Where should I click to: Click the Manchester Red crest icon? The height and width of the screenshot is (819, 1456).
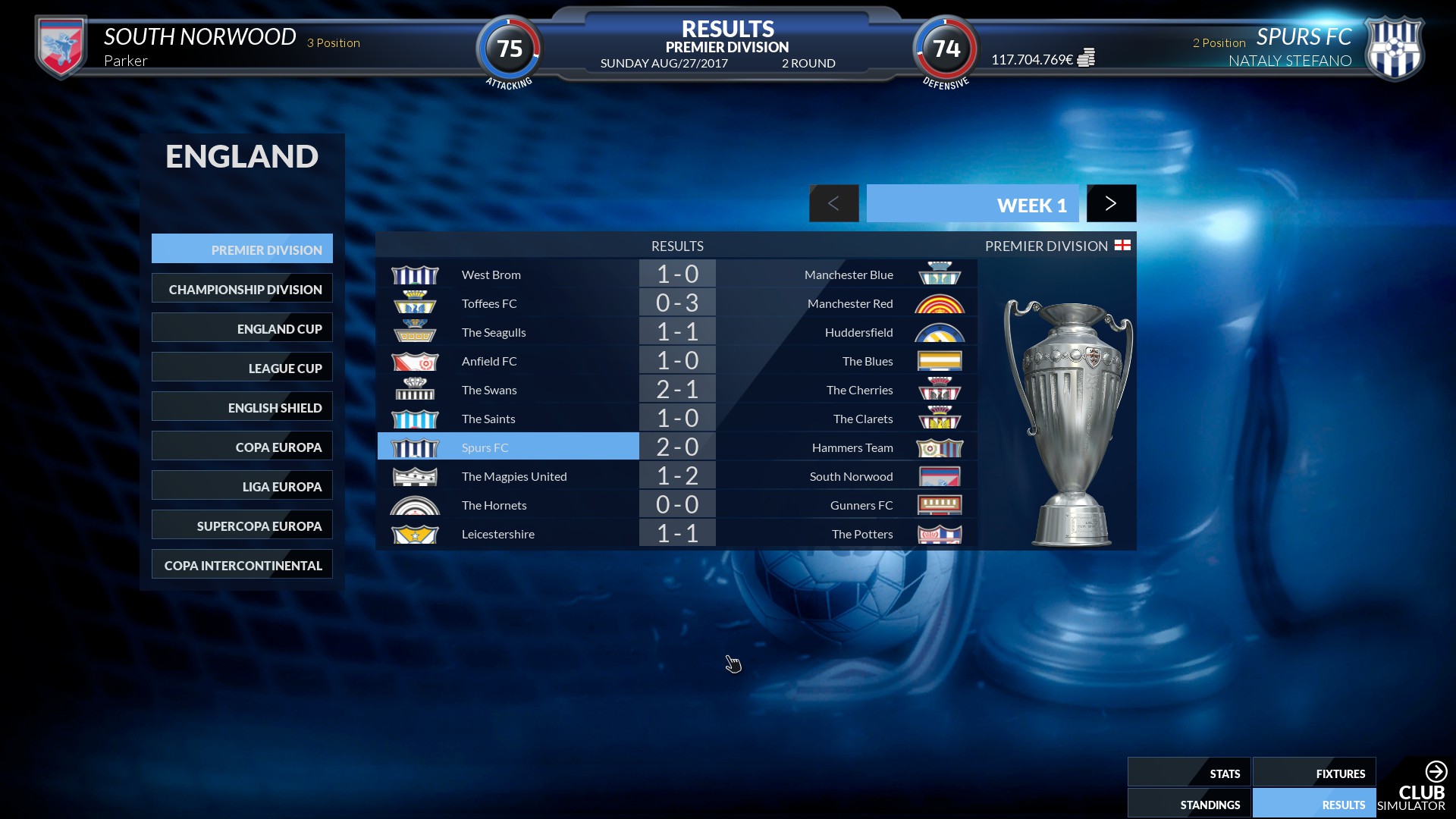[x=940, y=303]
